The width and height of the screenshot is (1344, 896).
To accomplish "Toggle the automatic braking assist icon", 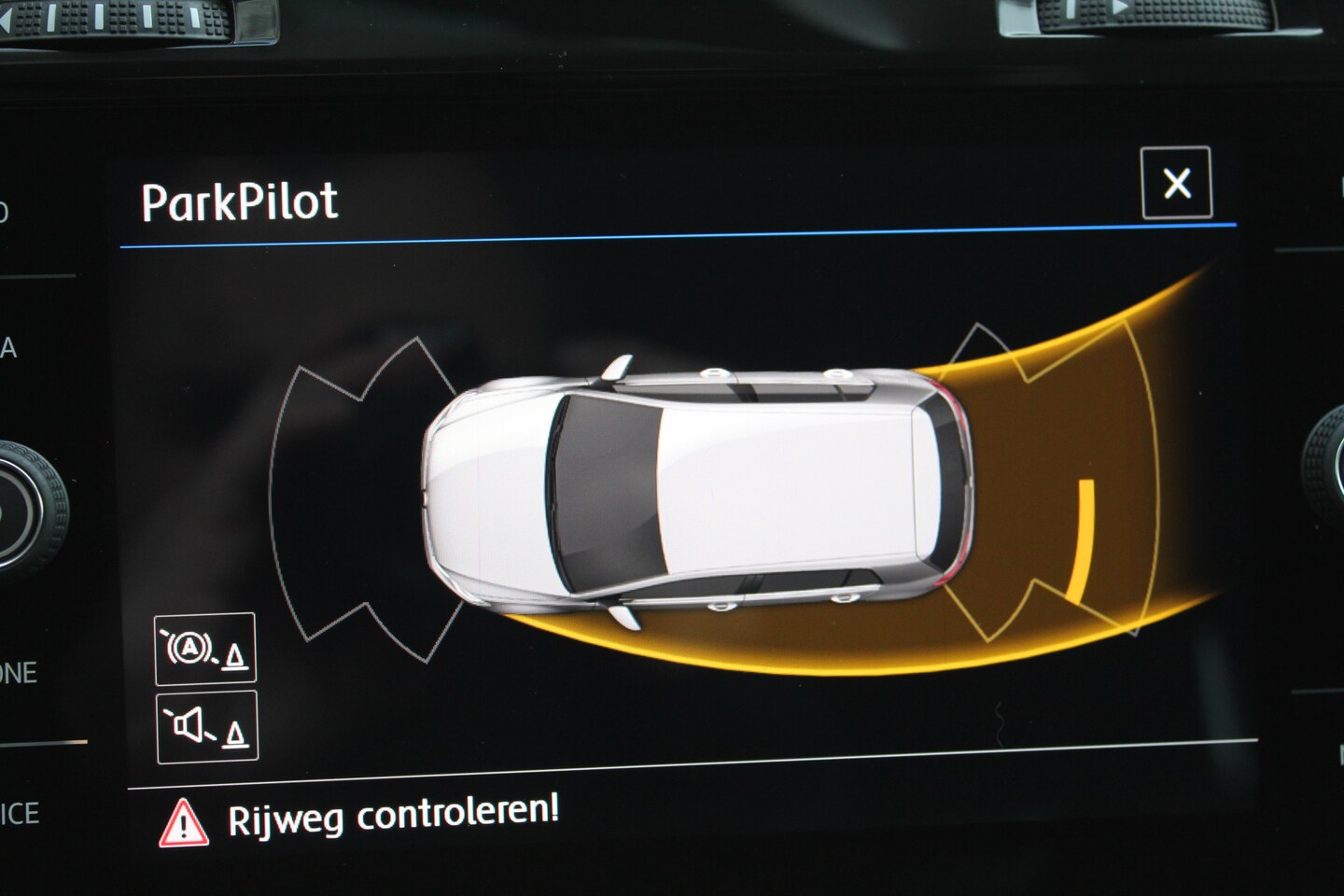I will click(205, 649).
